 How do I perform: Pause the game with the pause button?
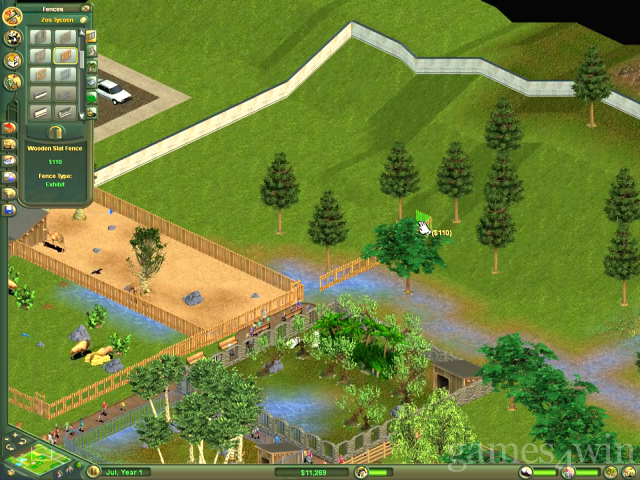93,471
